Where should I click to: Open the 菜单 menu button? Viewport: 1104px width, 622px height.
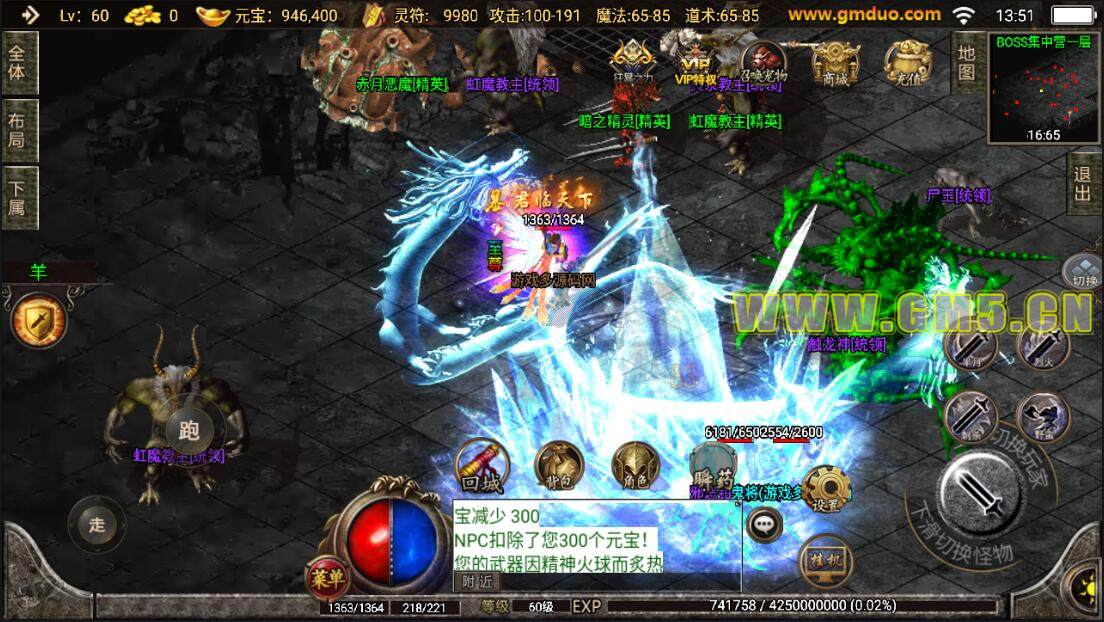coord(327,577)
